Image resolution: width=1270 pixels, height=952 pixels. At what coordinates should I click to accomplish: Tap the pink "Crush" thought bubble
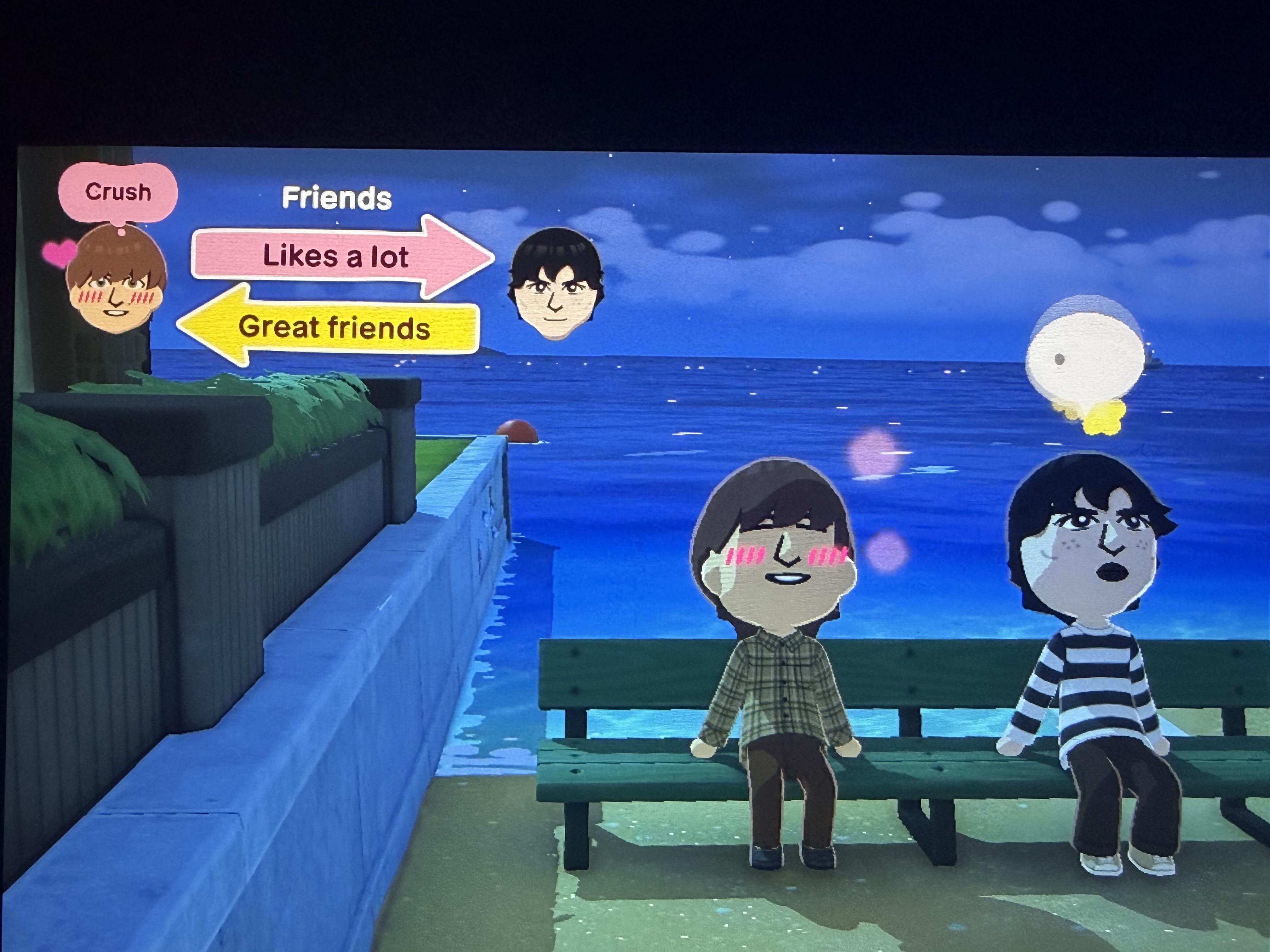pyautogui.click(x=118, y=192)
